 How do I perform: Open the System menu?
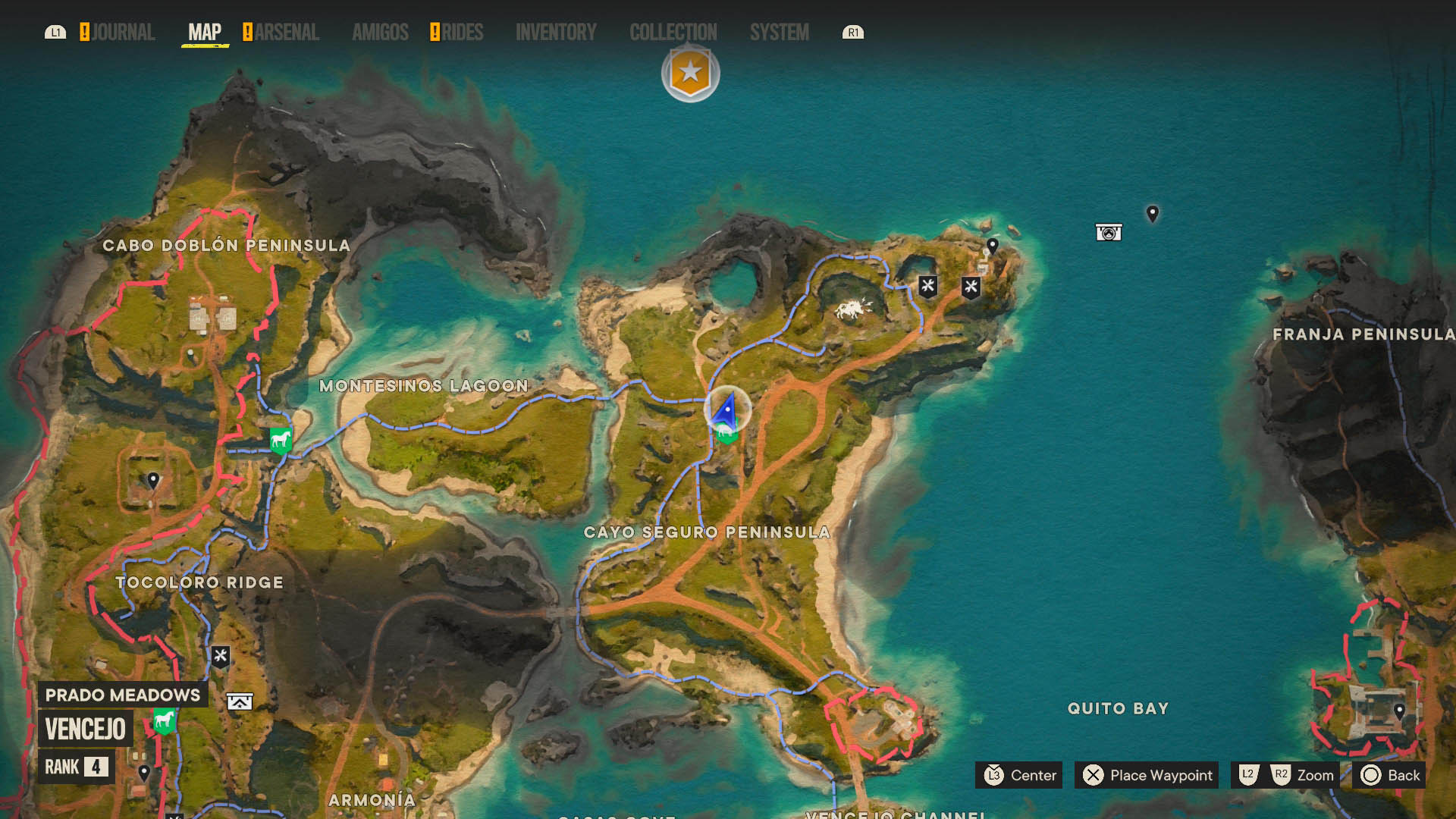(x=779, y=33)
